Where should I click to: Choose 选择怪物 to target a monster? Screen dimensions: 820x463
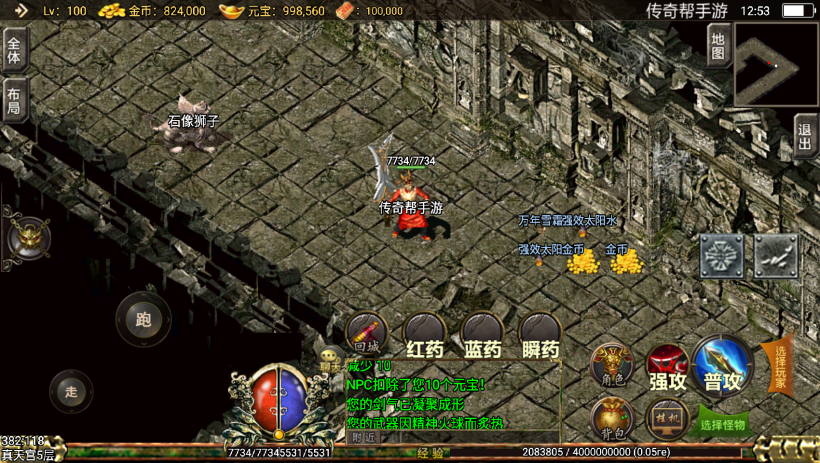point(723,424)
